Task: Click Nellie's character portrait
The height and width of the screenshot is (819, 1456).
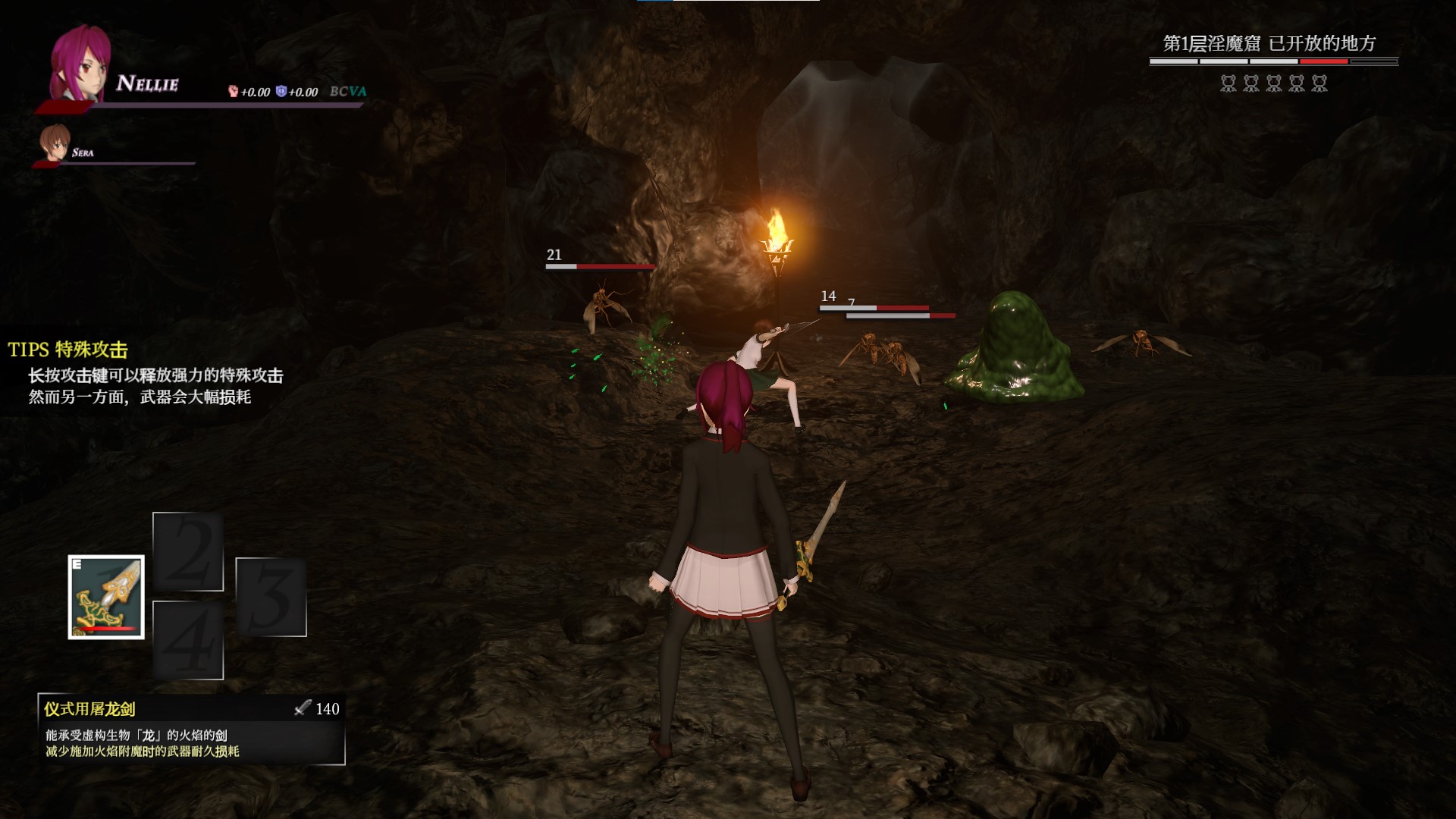Action: coord(80,65)
